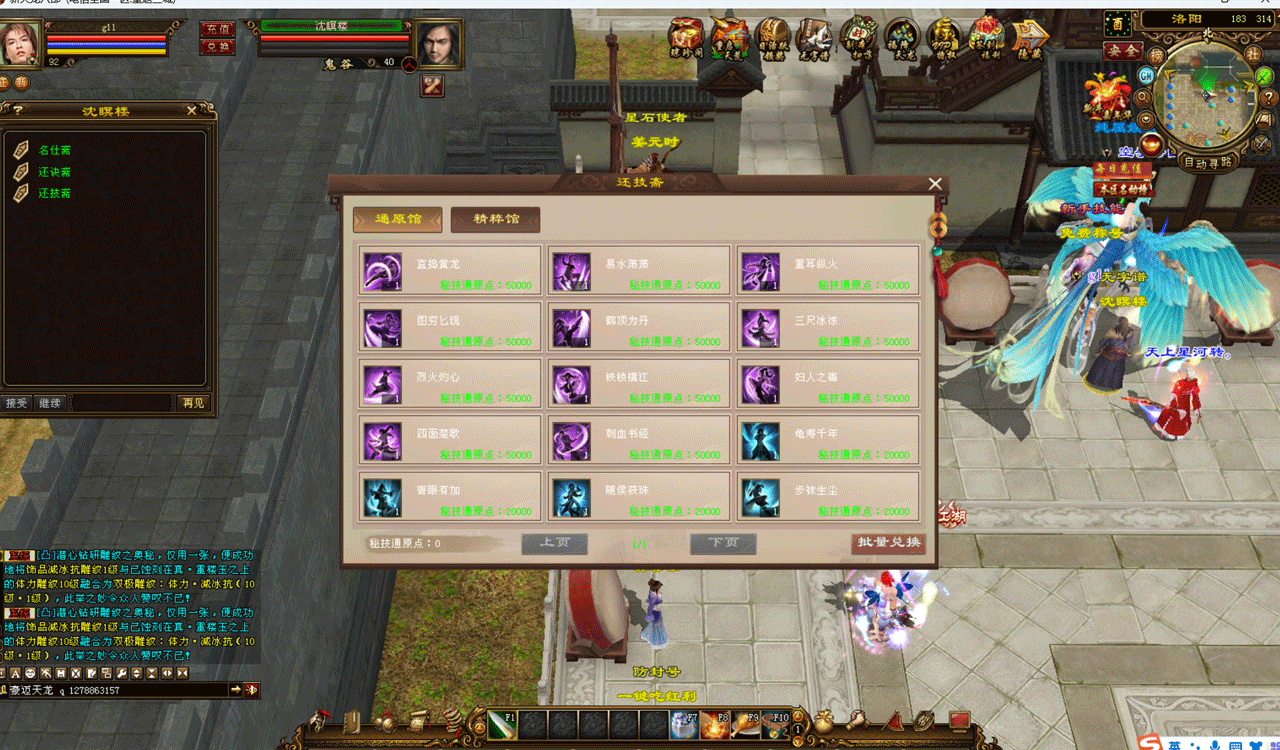Click the 批量兑换 bulk exchange button
This screenshot has height=750, width=1280.
pos(888,543)
